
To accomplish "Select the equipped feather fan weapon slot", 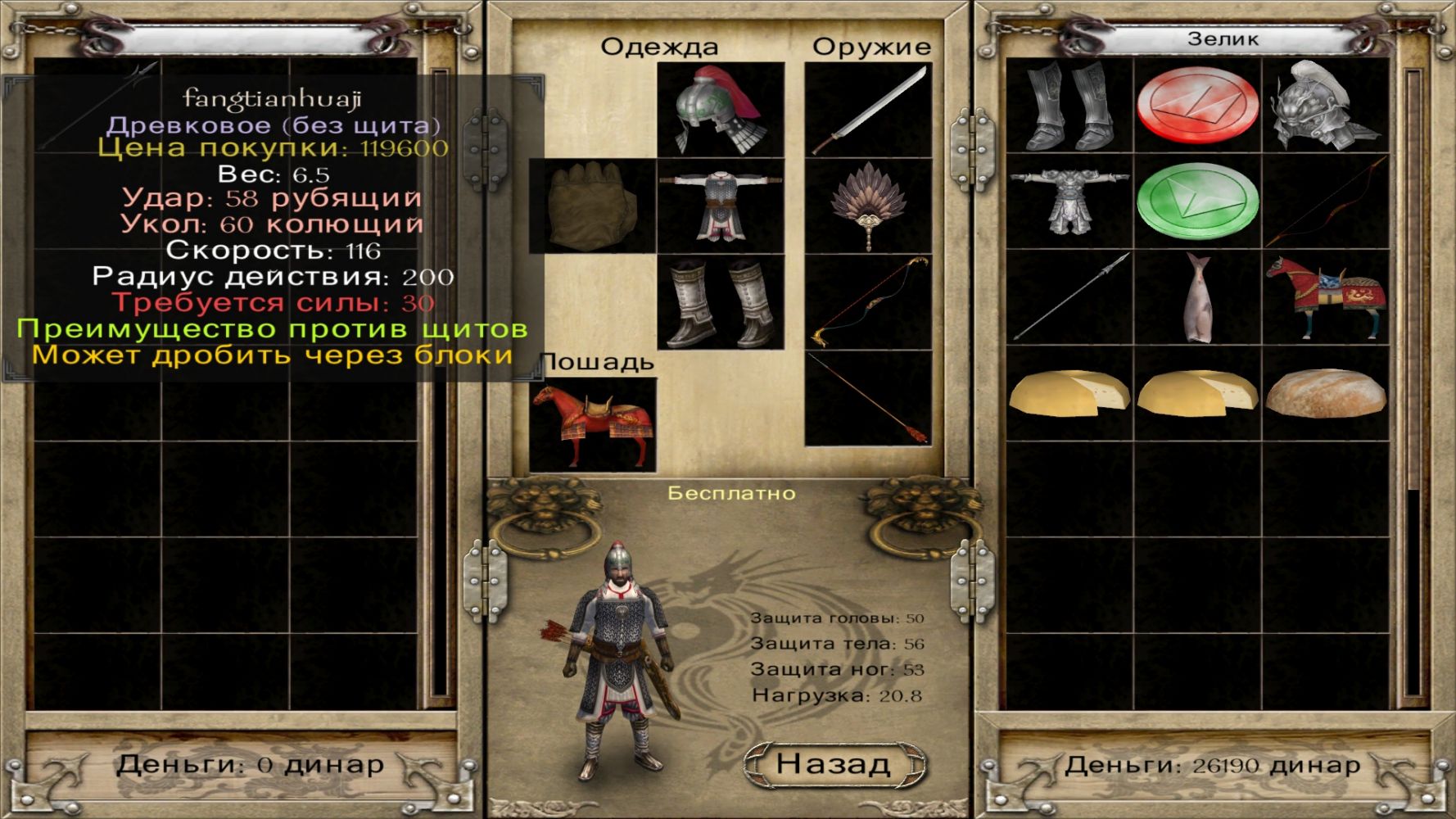I will click(x=868, y=206).
